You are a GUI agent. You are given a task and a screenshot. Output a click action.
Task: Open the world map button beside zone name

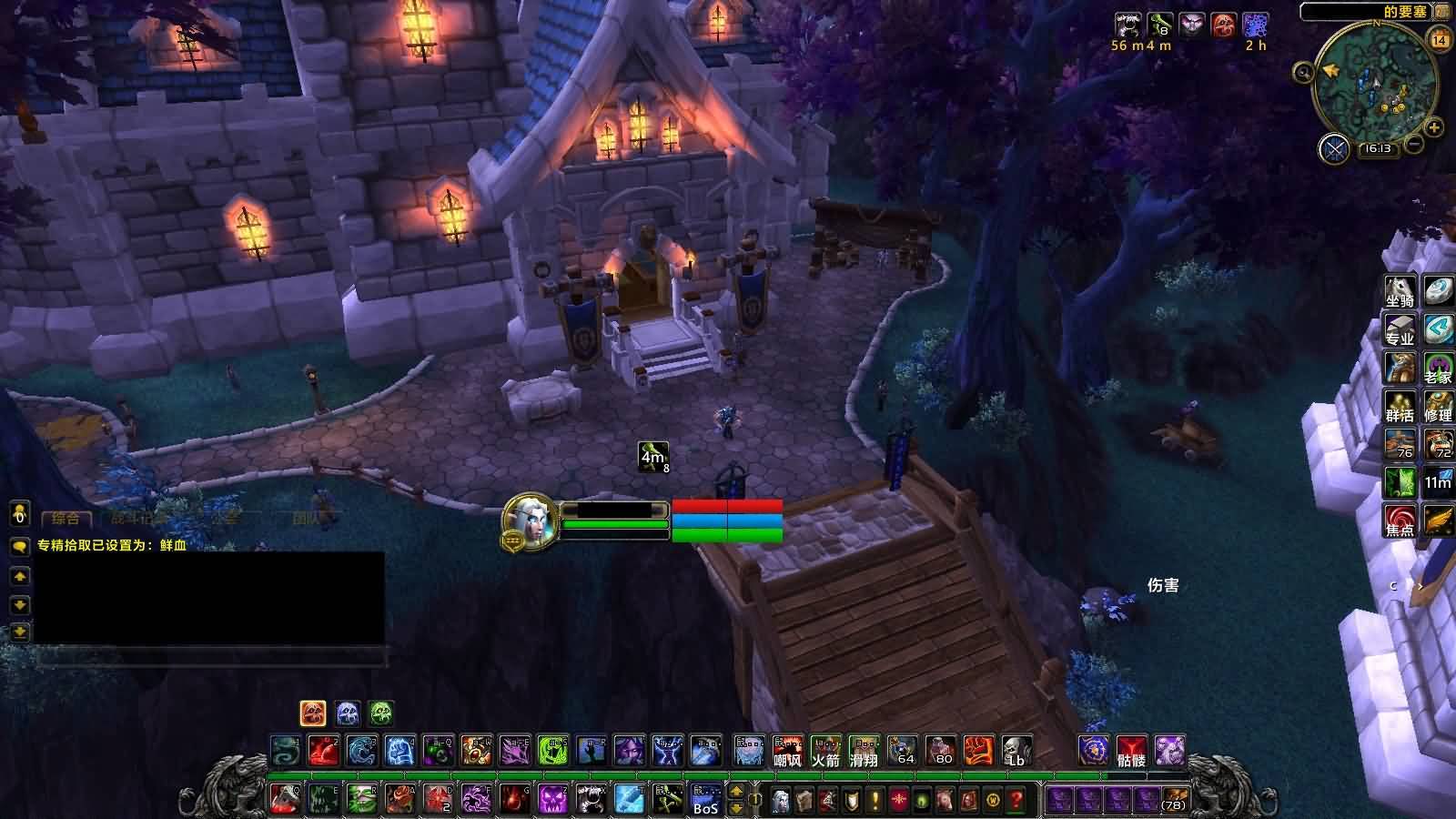point(1442,12)
